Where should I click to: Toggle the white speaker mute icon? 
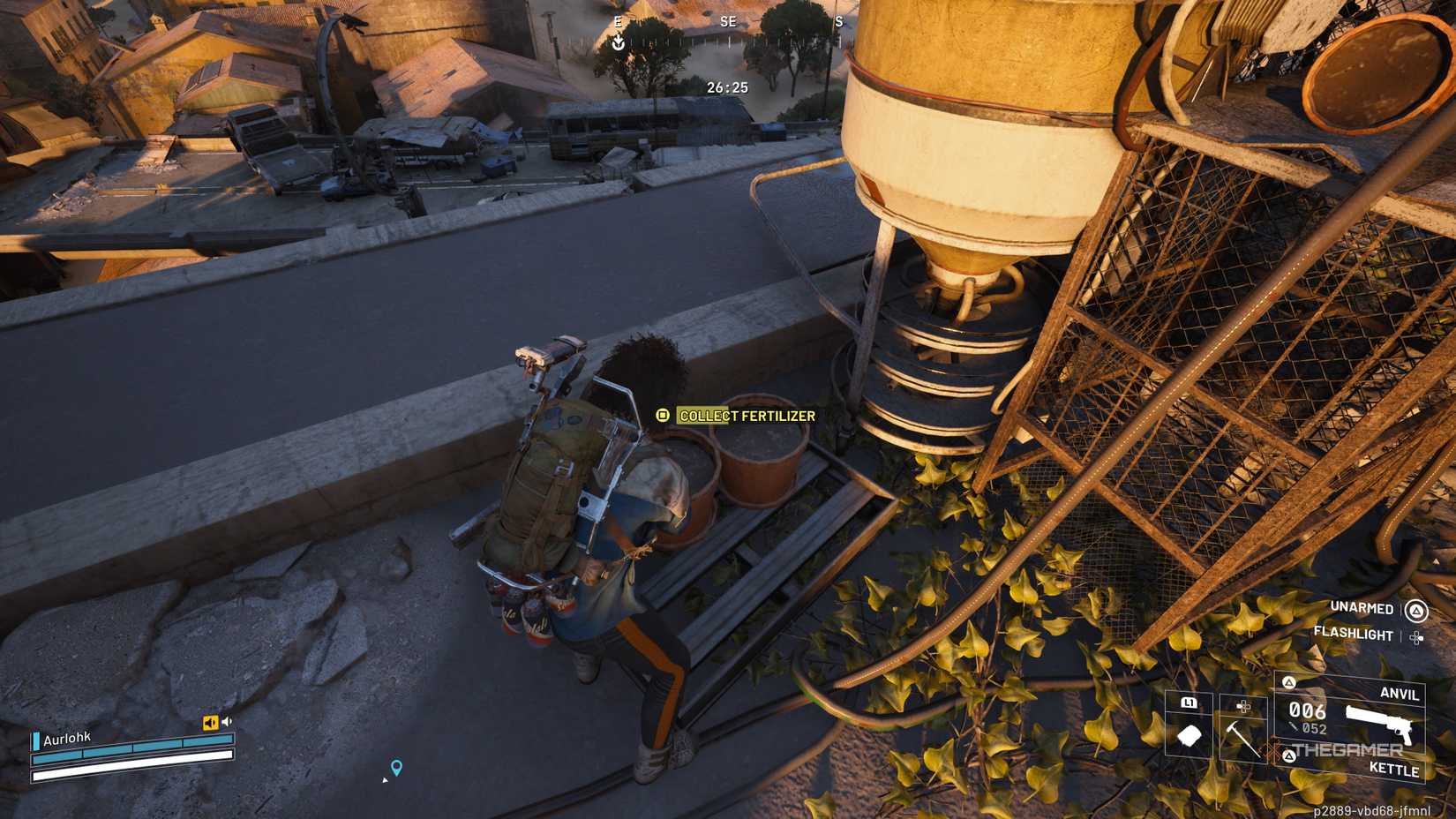(x=228, y=721)
